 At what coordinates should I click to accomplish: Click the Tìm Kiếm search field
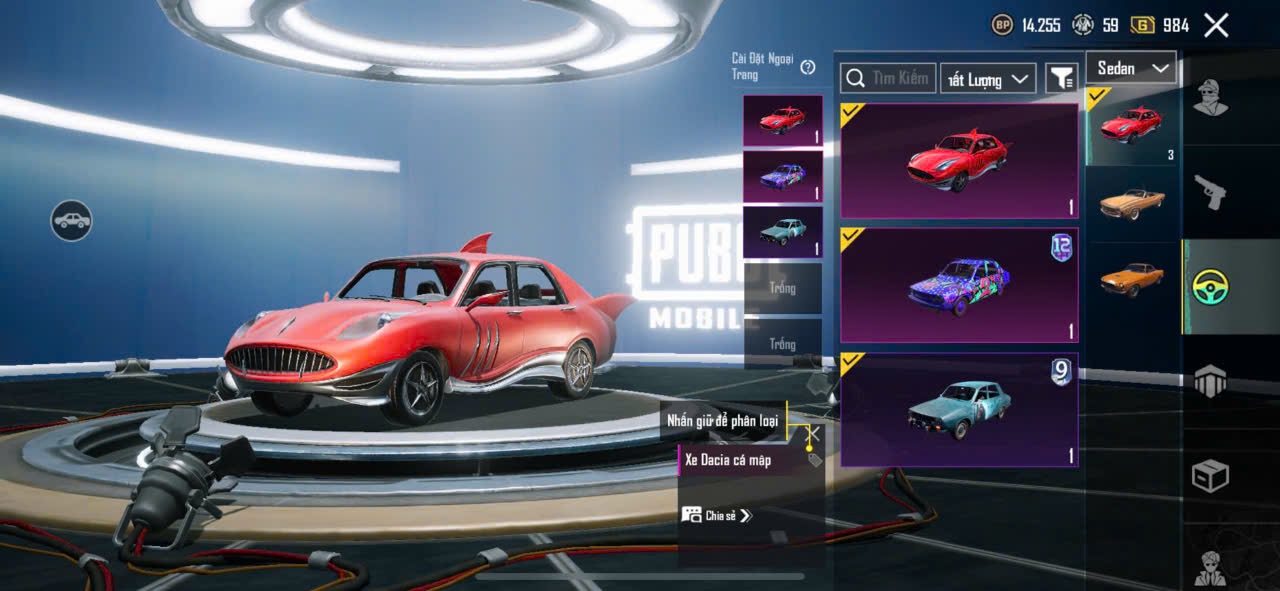click(888, 78)
